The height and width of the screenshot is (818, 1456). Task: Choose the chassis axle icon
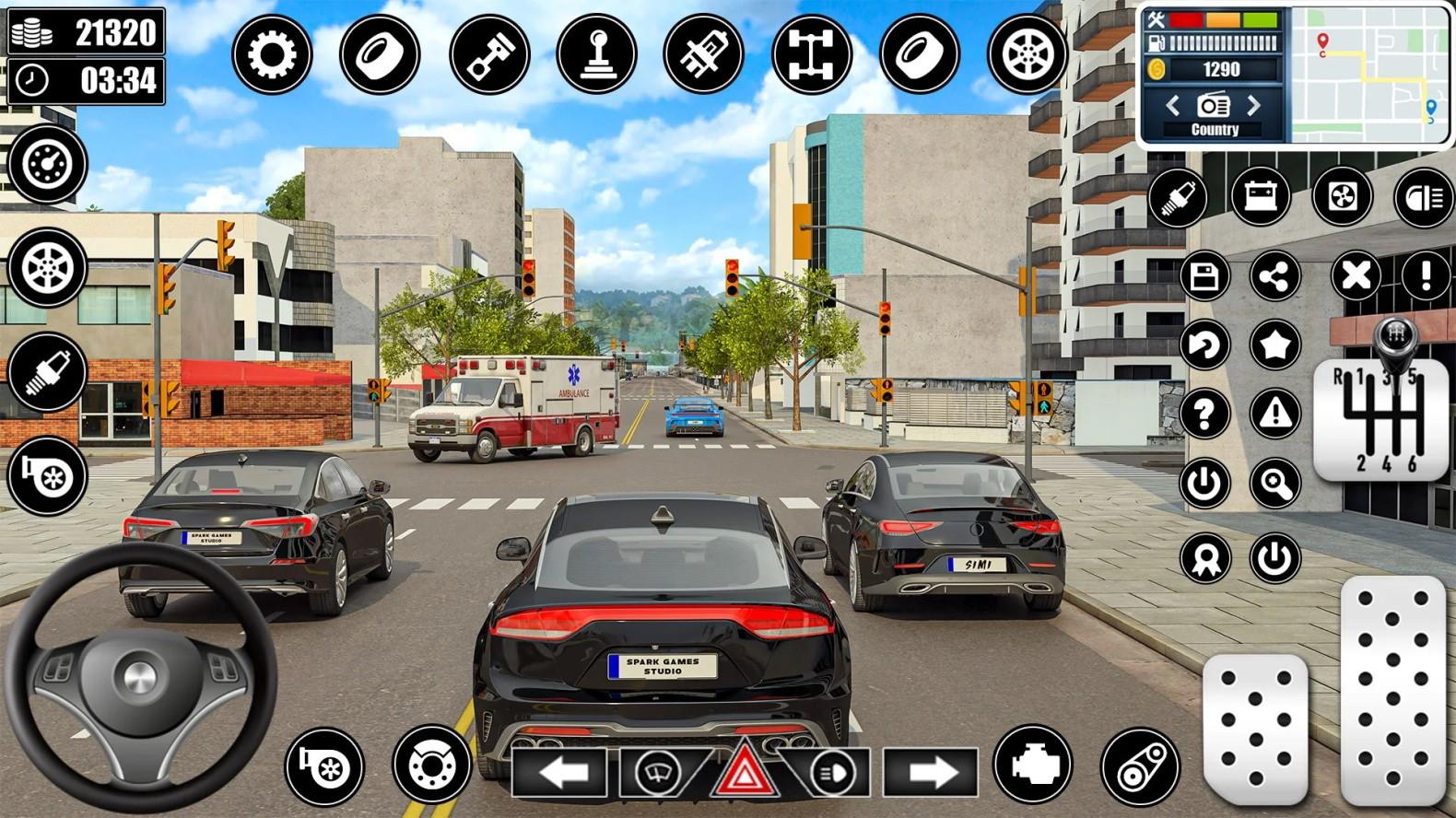pos(812,54)
